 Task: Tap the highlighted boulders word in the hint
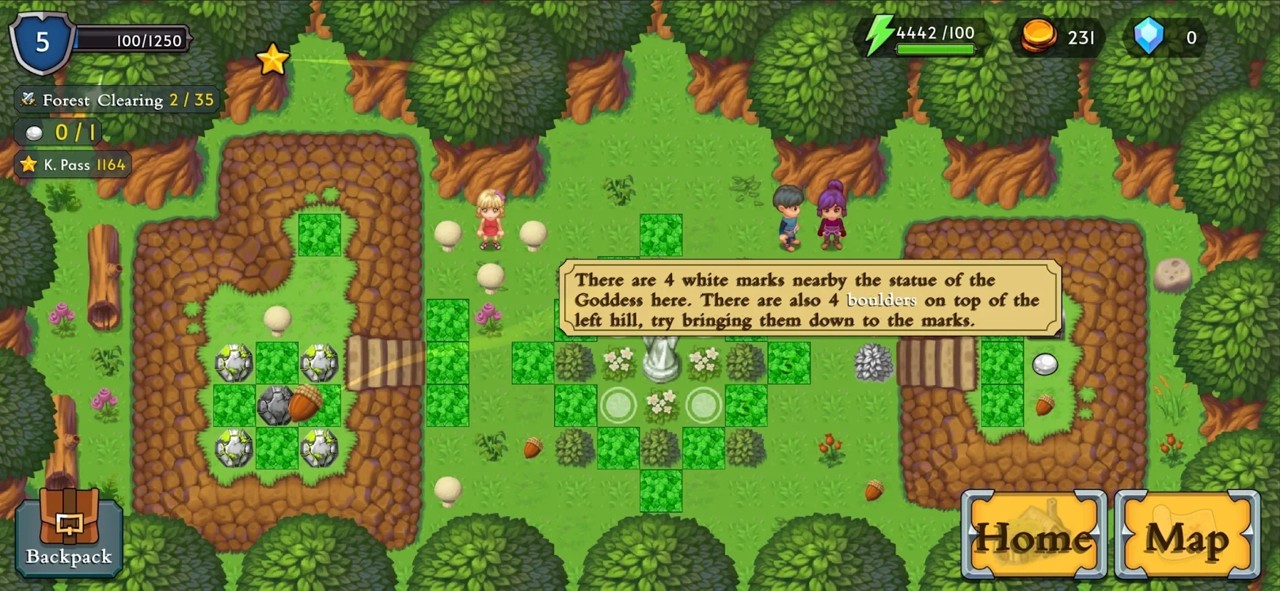point(881,300)
